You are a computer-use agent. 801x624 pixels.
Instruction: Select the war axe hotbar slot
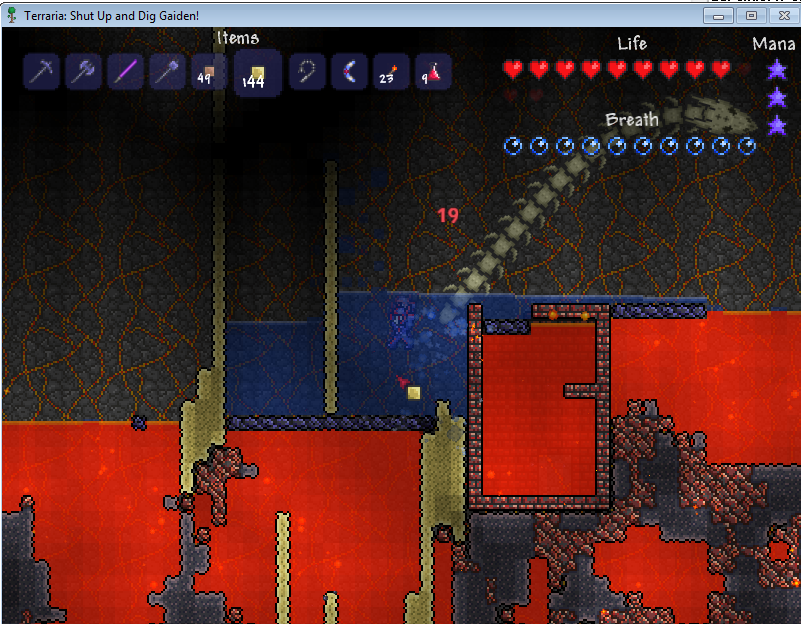pyautogui.click(x=84, y=72)
